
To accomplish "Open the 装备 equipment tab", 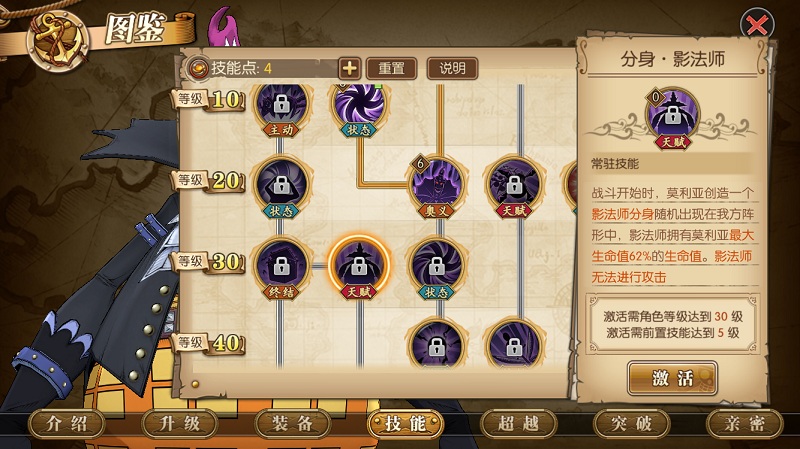I will (x=293, y=423).
